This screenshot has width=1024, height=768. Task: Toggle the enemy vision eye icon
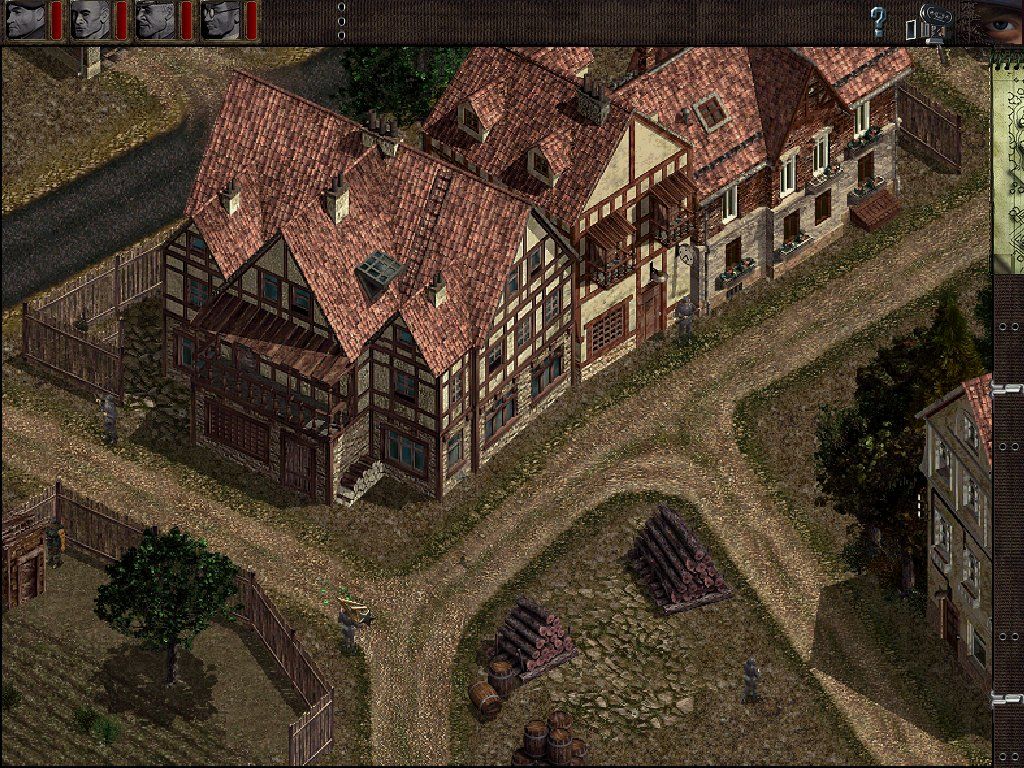click(997, 20)
